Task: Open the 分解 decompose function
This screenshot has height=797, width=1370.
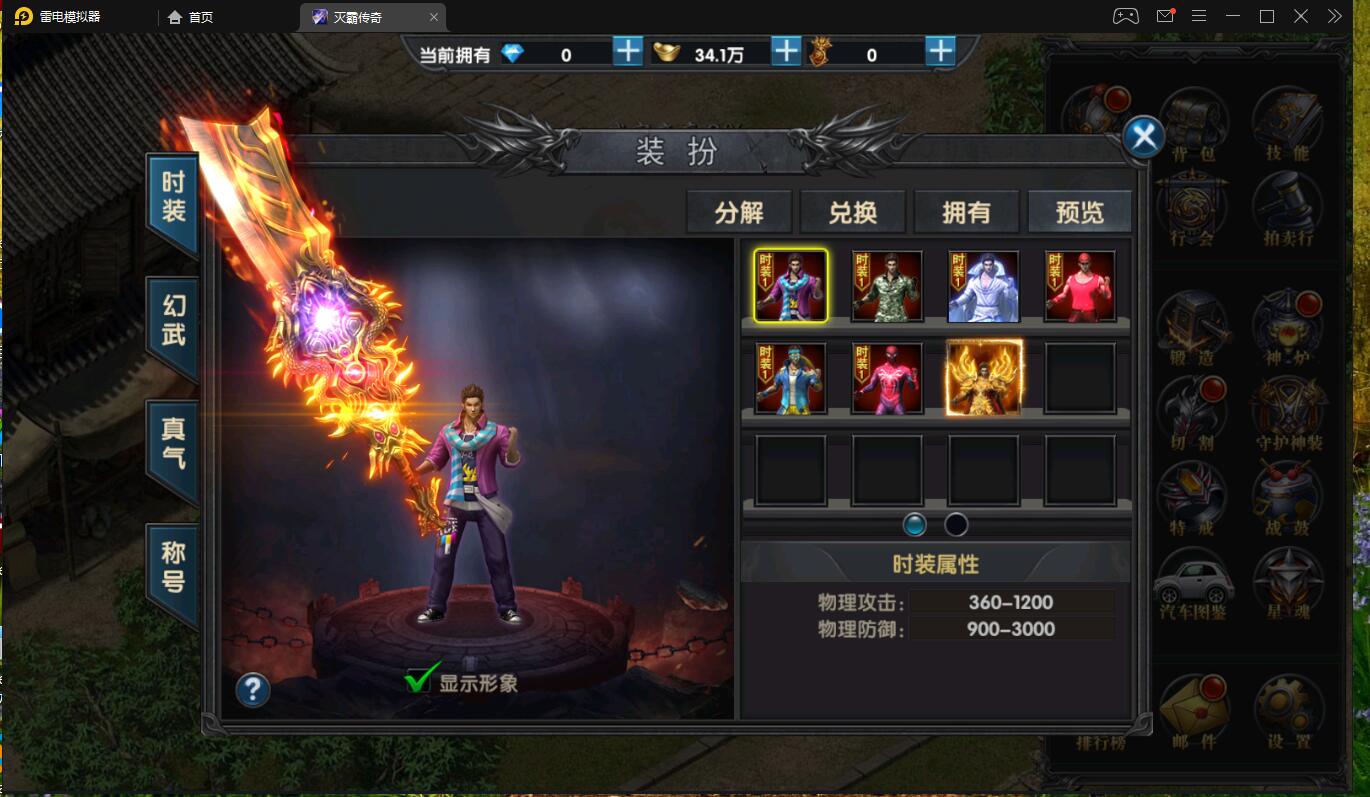Action: pos(739,212)
